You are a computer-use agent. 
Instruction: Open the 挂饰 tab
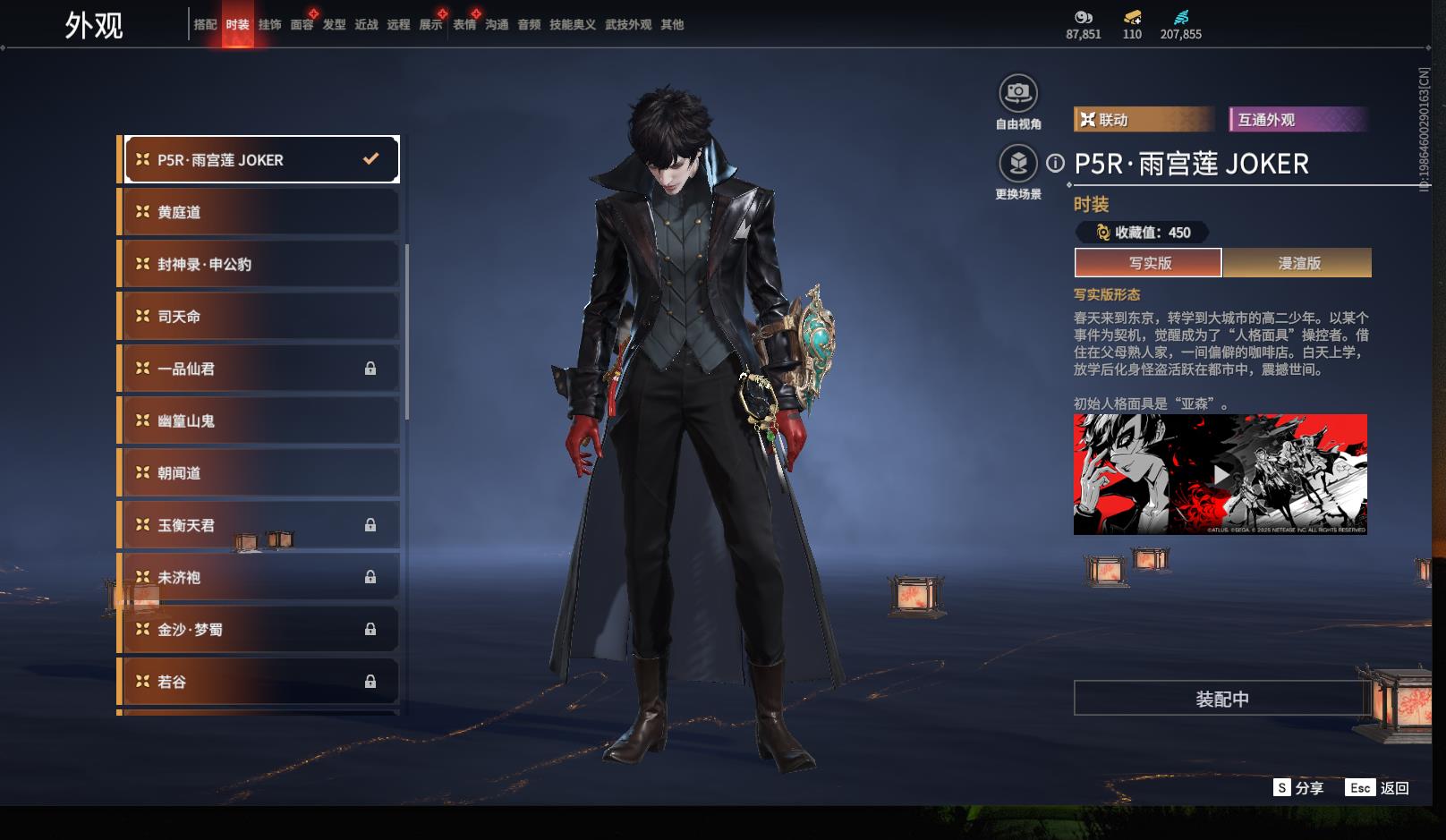click(x=269, y=25)
